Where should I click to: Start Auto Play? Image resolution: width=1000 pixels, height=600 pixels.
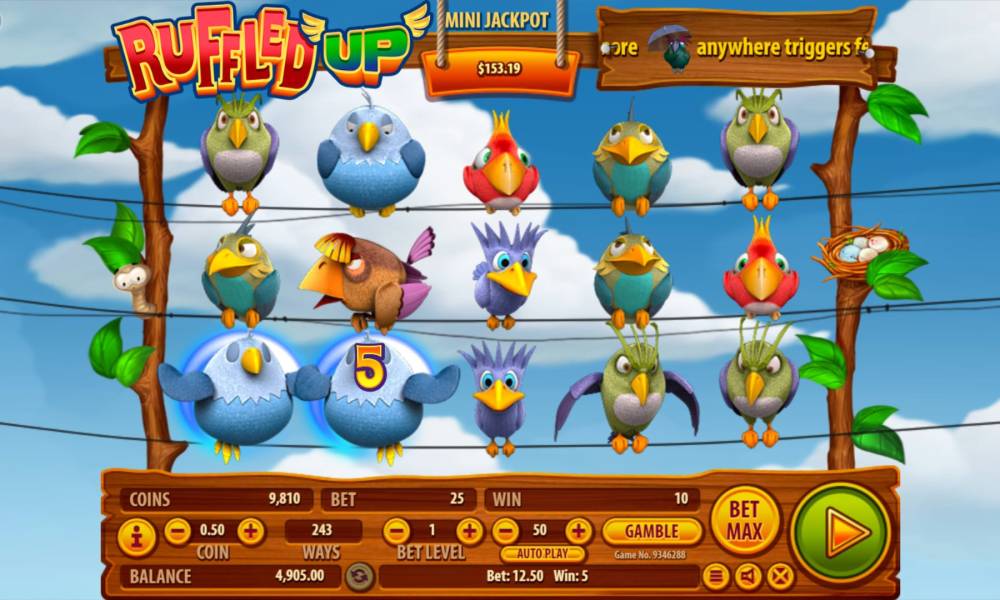click(543, 553)
